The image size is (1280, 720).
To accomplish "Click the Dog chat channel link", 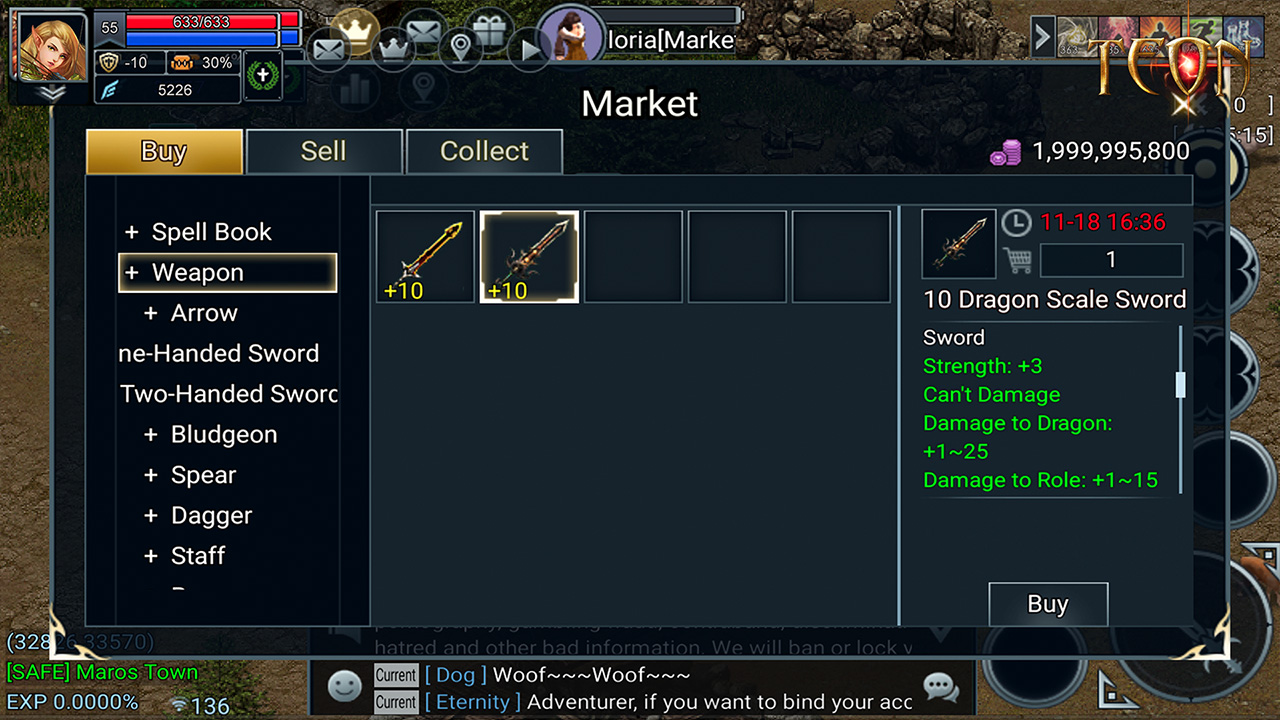I will pos(455,675).
